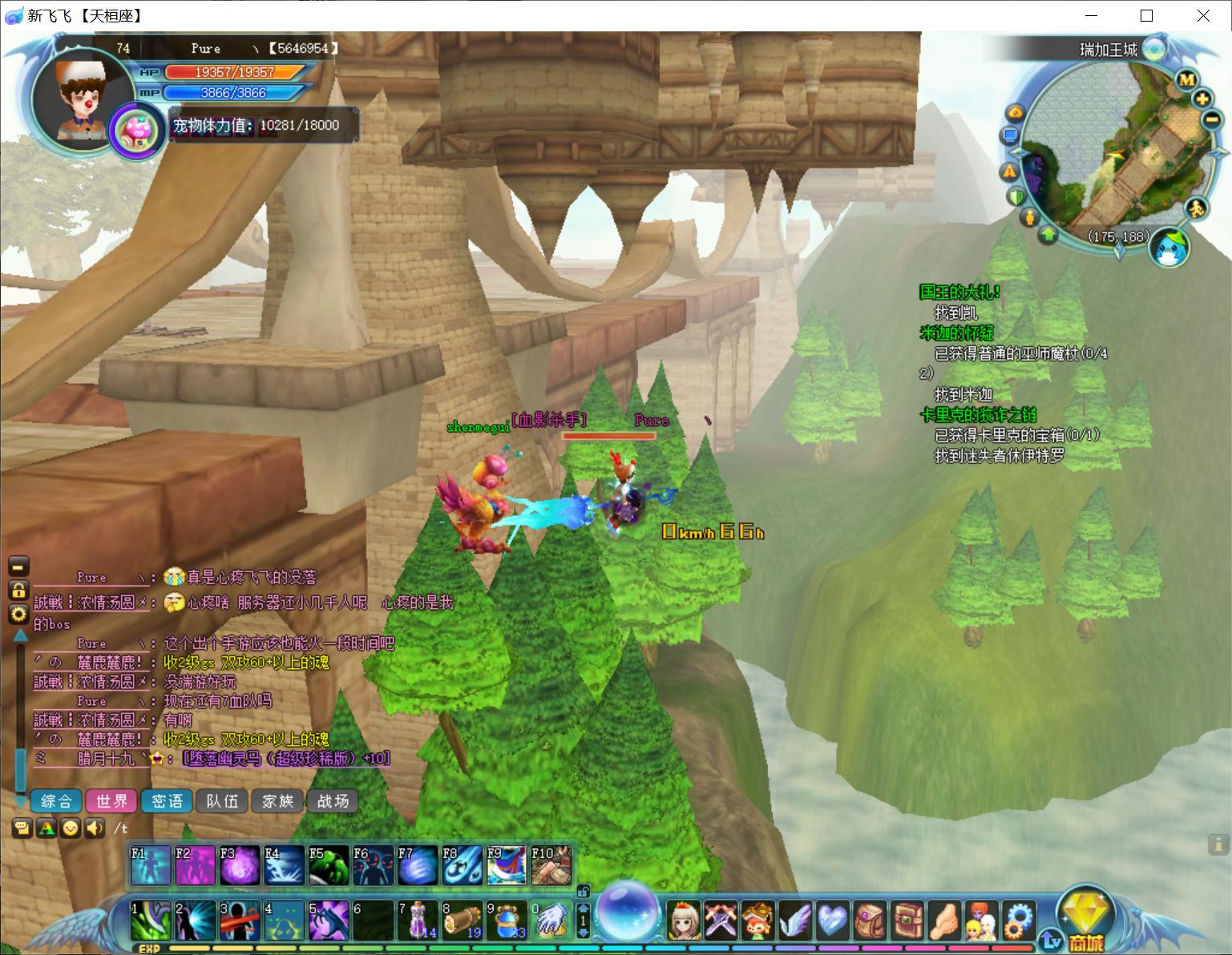The image size is (1232, 955).
Task: Open the system settings gear in bottom bar
Action: point(1018,920)
